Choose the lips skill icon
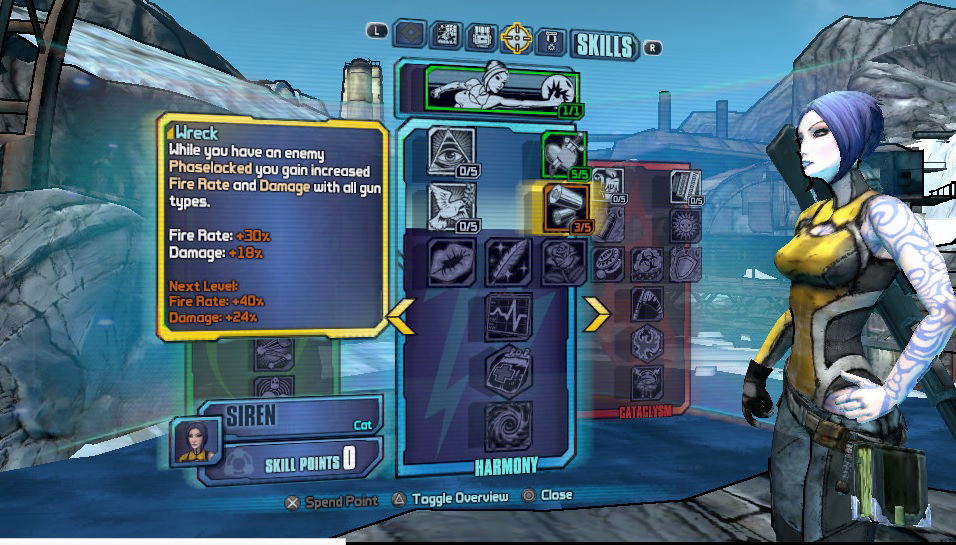Image resolution: width=956 pixels, height=545 pixels. 451,262
